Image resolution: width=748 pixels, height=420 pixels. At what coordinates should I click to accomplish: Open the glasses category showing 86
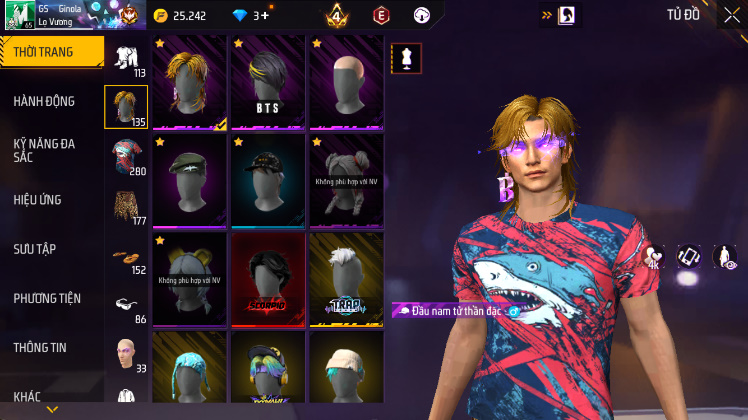(126, 305)
